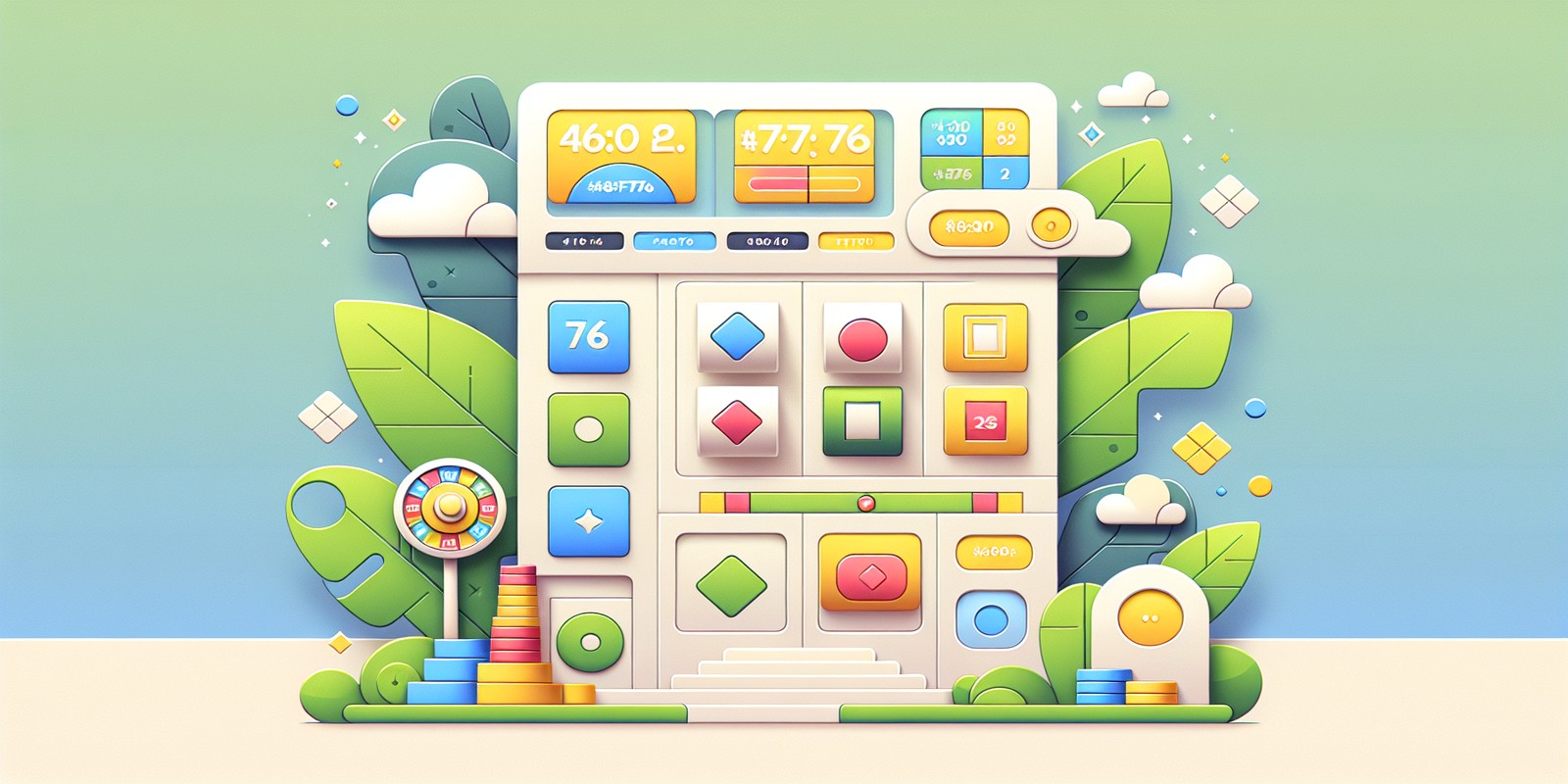Click the square green tile with white dot
1568x784 pixels.
click(x=588, y=429)
